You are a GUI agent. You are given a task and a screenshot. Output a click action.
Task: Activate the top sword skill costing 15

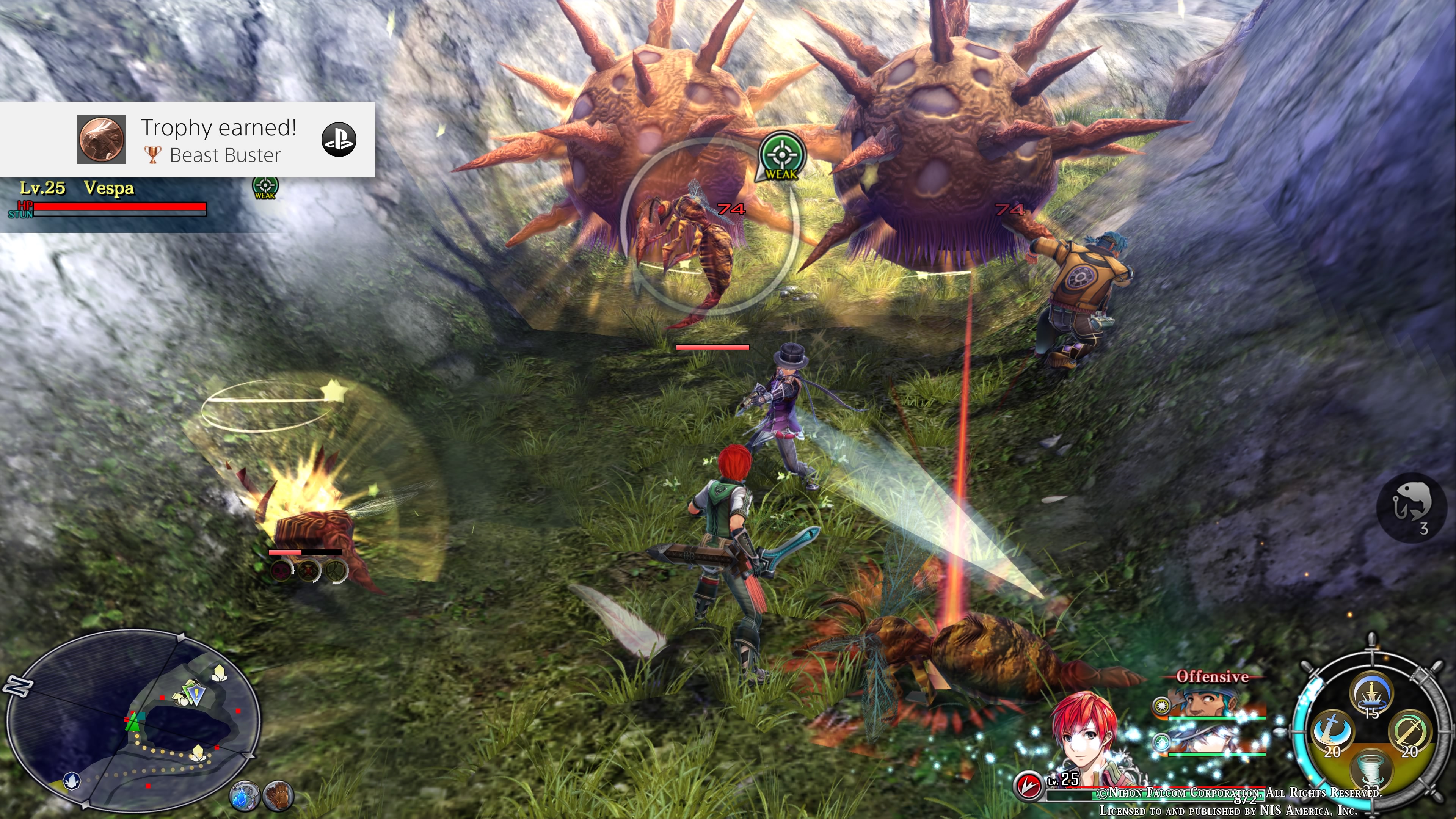(1371, 695)
